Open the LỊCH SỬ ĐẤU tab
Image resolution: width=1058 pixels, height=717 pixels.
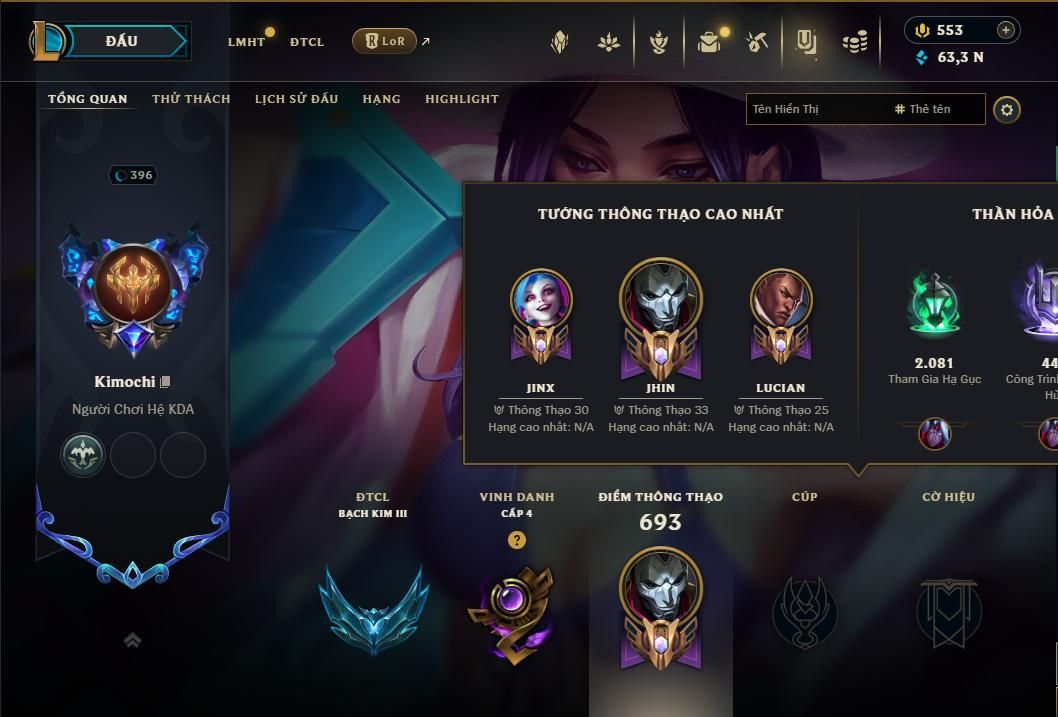pyautogui.click(x=296, y=99)
